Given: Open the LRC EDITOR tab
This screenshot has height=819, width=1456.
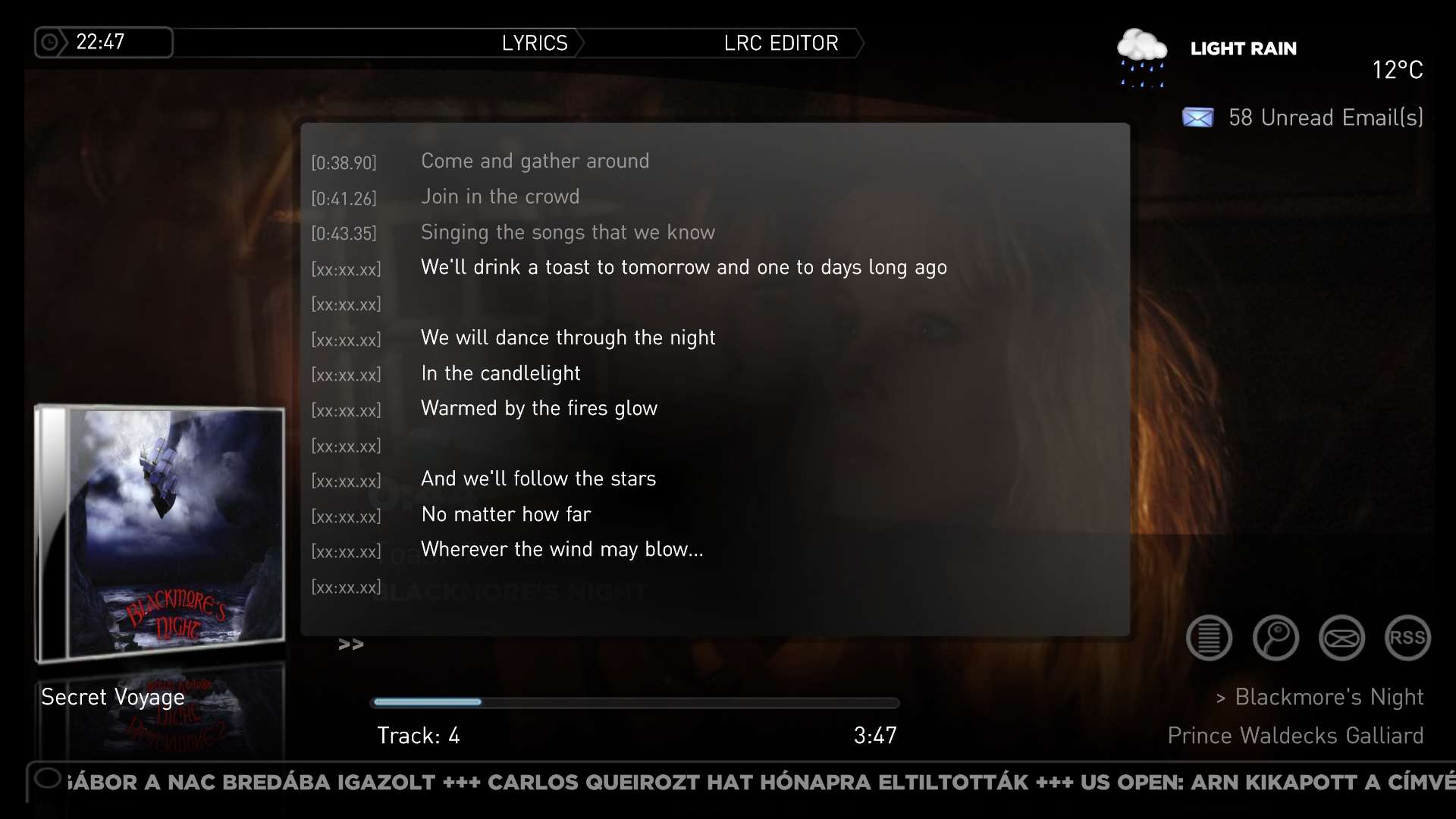Looking at the screenshot, I should pos(781,43).
